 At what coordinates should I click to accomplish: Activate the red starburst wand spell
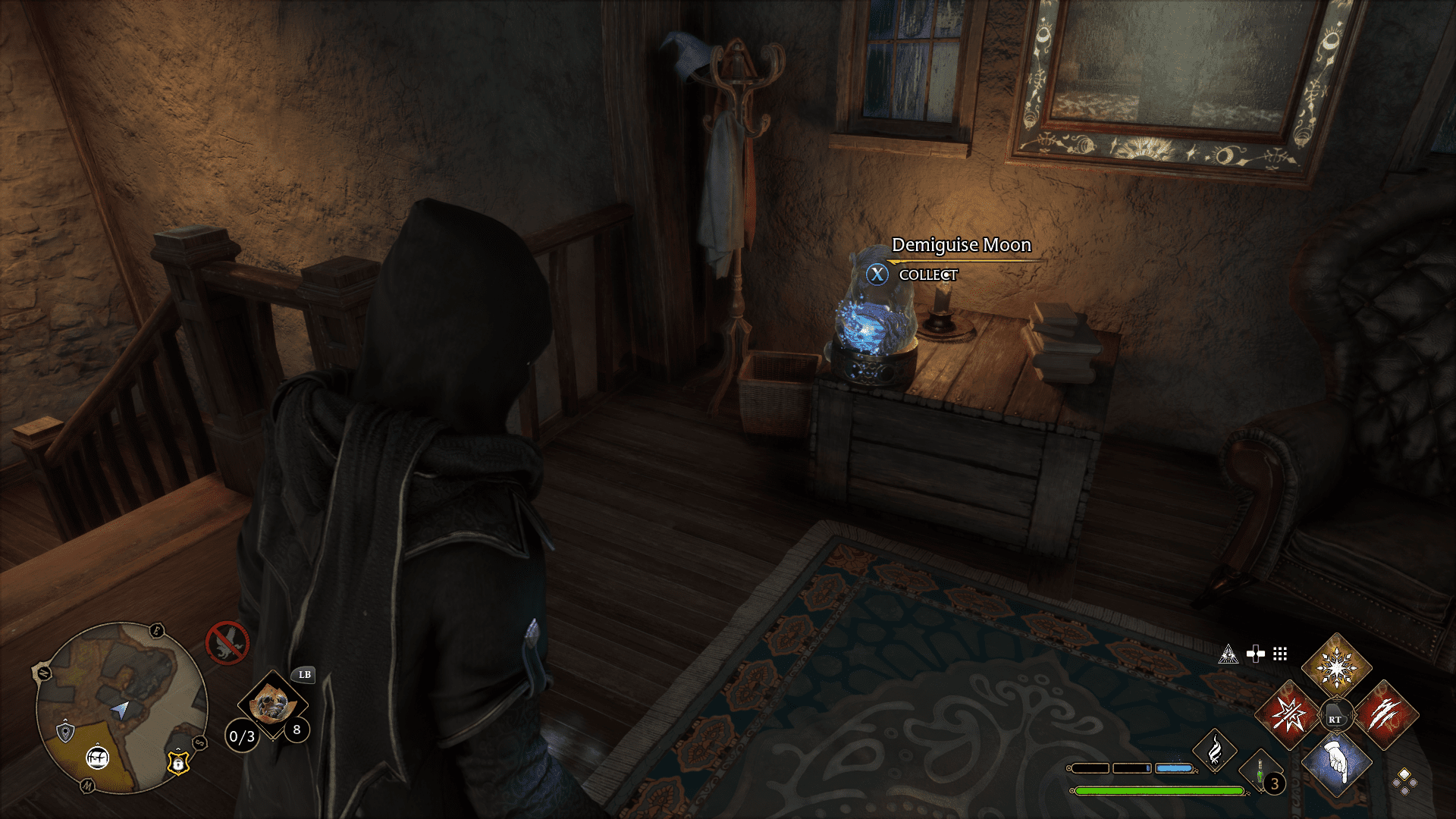(x=1288, y=715)
